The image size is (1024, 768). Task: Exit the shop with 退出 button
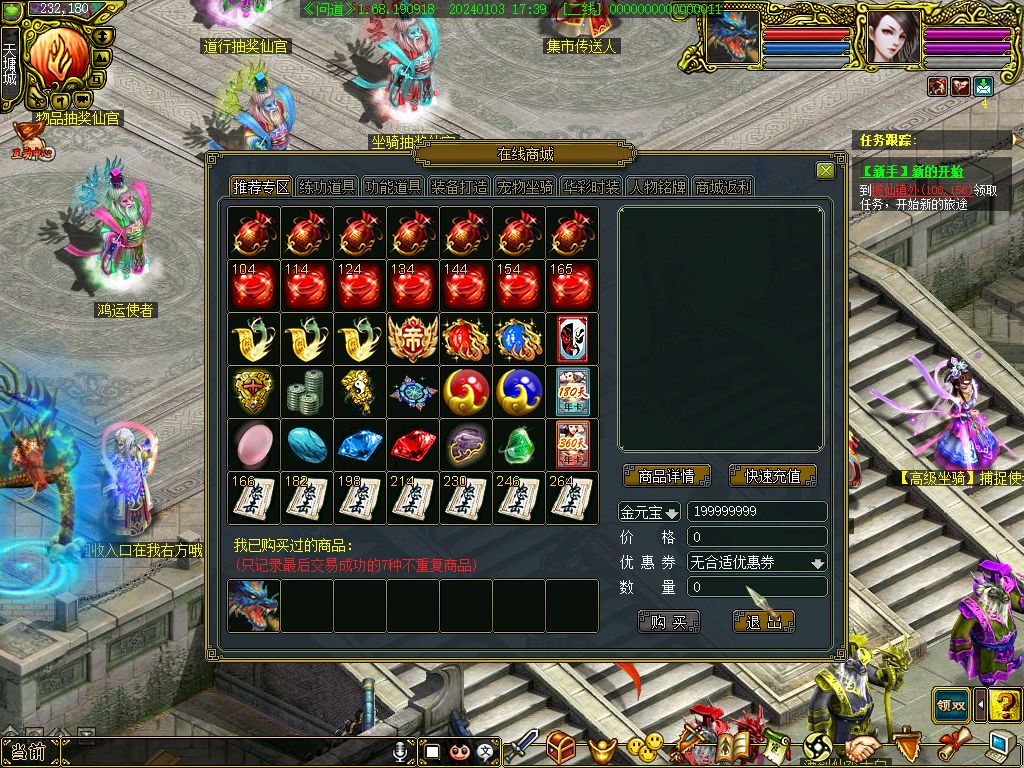[764, 622]
